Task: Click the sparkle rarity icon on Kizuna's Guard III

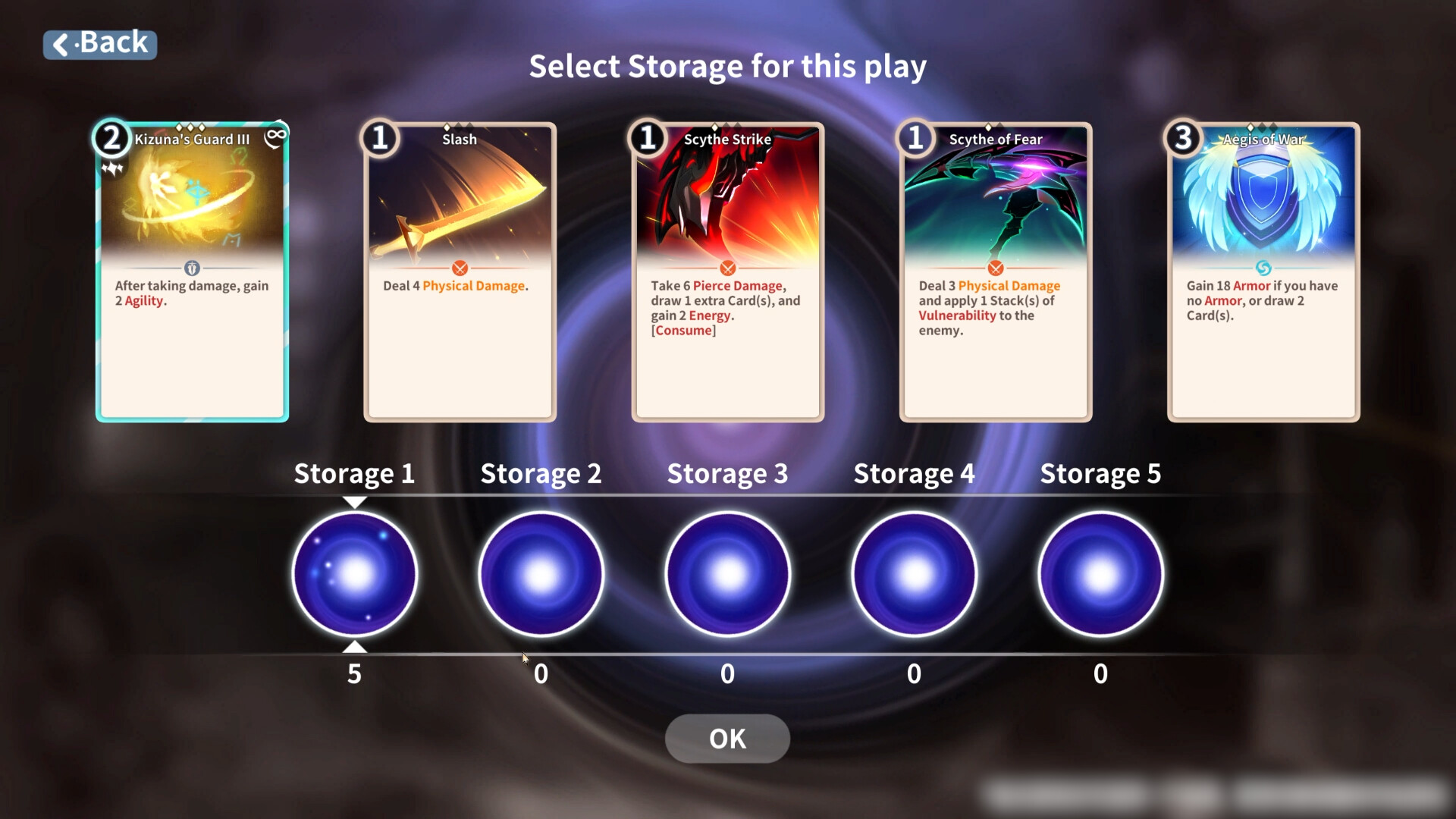Action: [x=112, y=168]
